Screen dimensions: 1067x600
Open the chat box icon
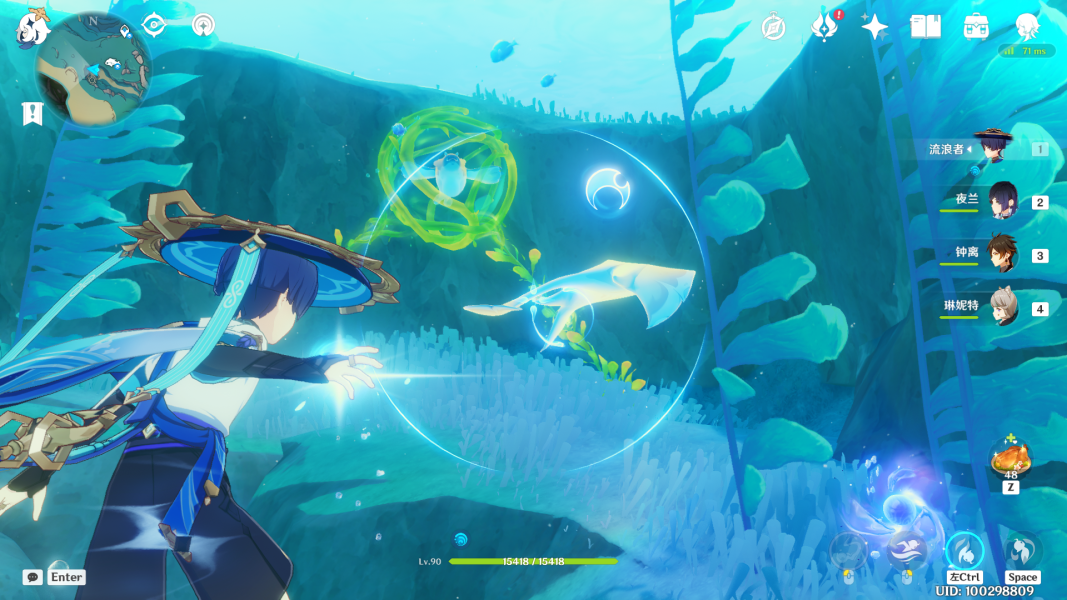33,577
